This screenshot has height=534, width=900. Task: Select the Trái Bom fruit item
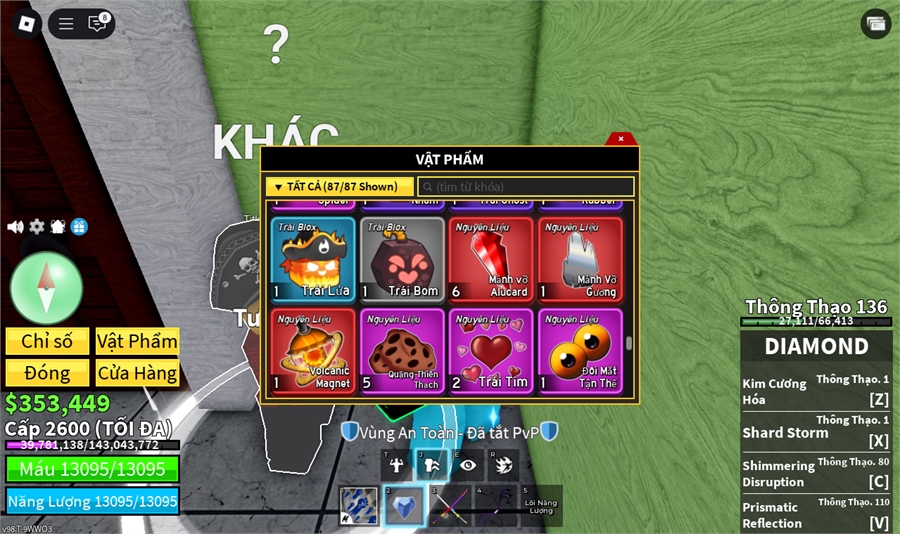(402, 260)
